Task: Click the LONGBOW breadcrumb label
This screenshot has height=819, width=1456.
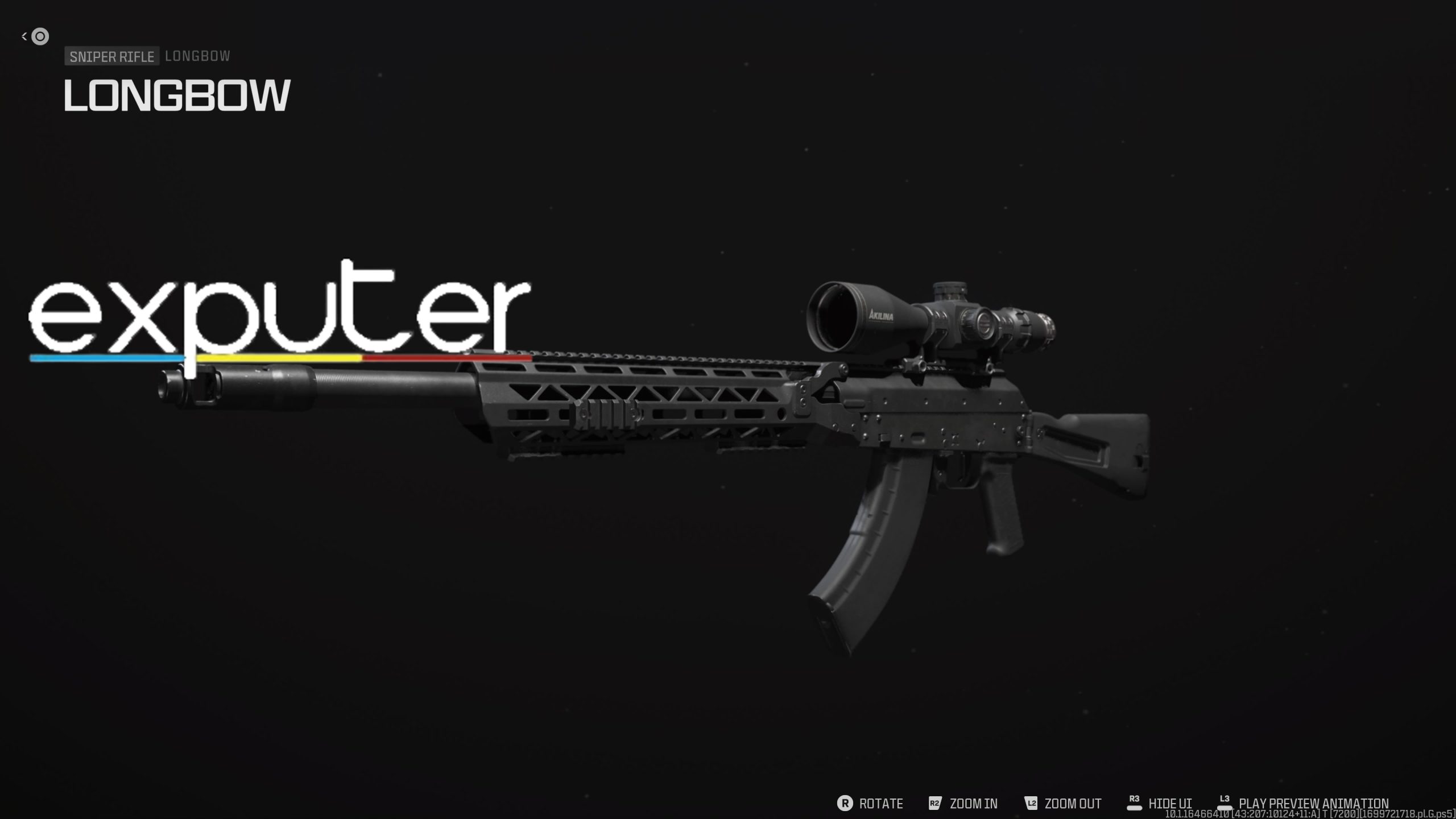Action: click(x=196, y=56)
